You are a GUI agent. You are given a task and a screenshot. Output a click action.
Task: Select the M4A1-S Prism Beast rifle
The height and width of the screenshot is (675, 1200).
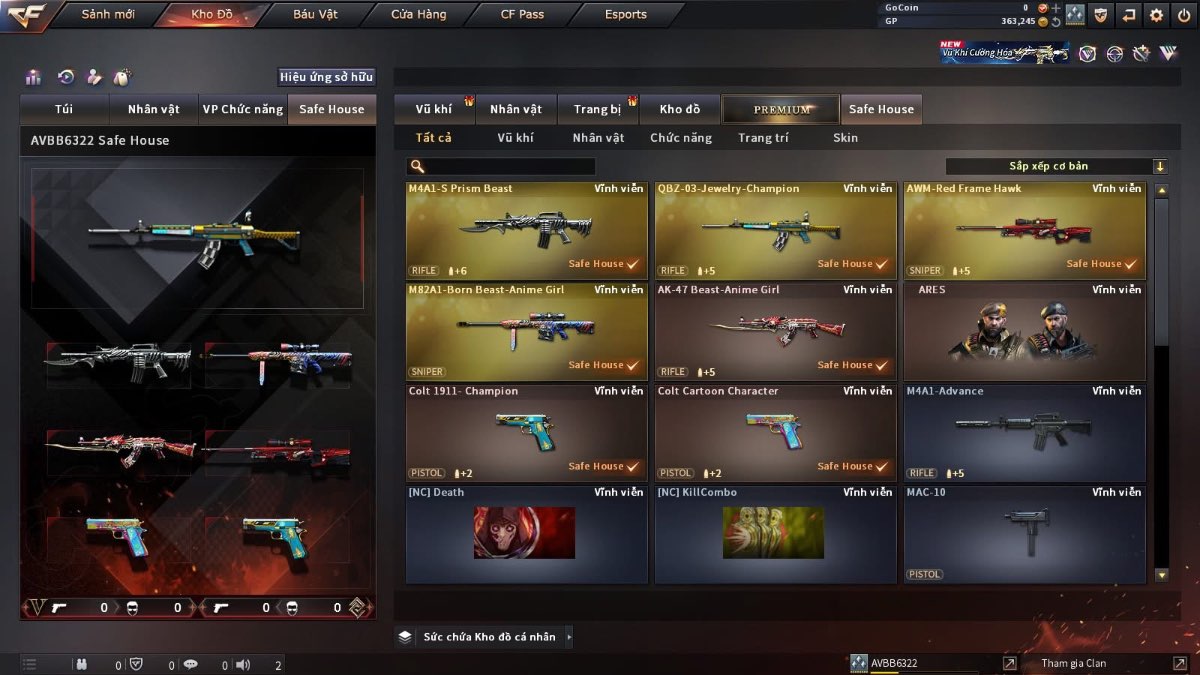click(526, 230)
